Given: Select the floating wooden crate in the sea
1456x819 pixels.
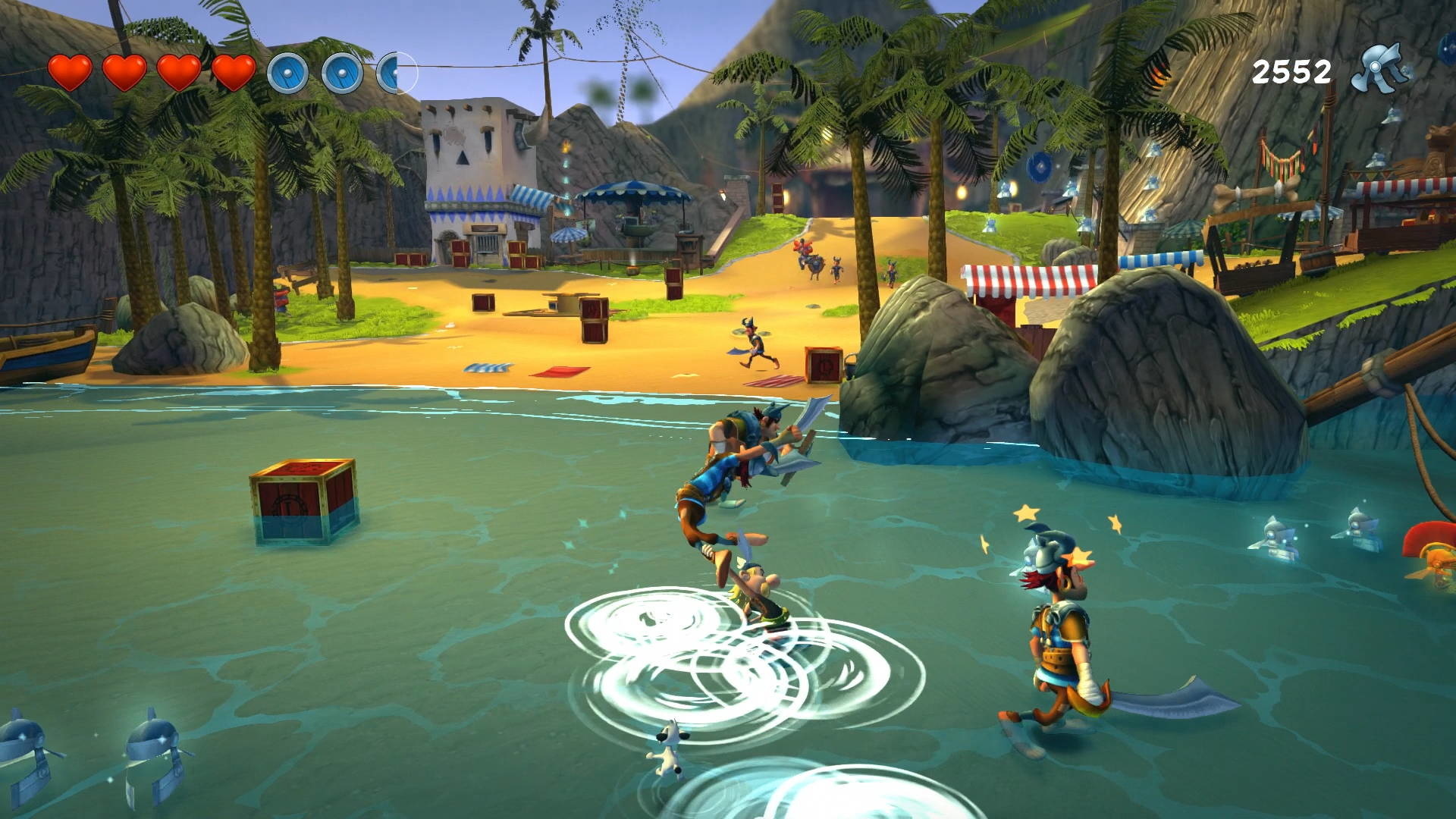Looking at the screenshot, I should tap(303, 500).
